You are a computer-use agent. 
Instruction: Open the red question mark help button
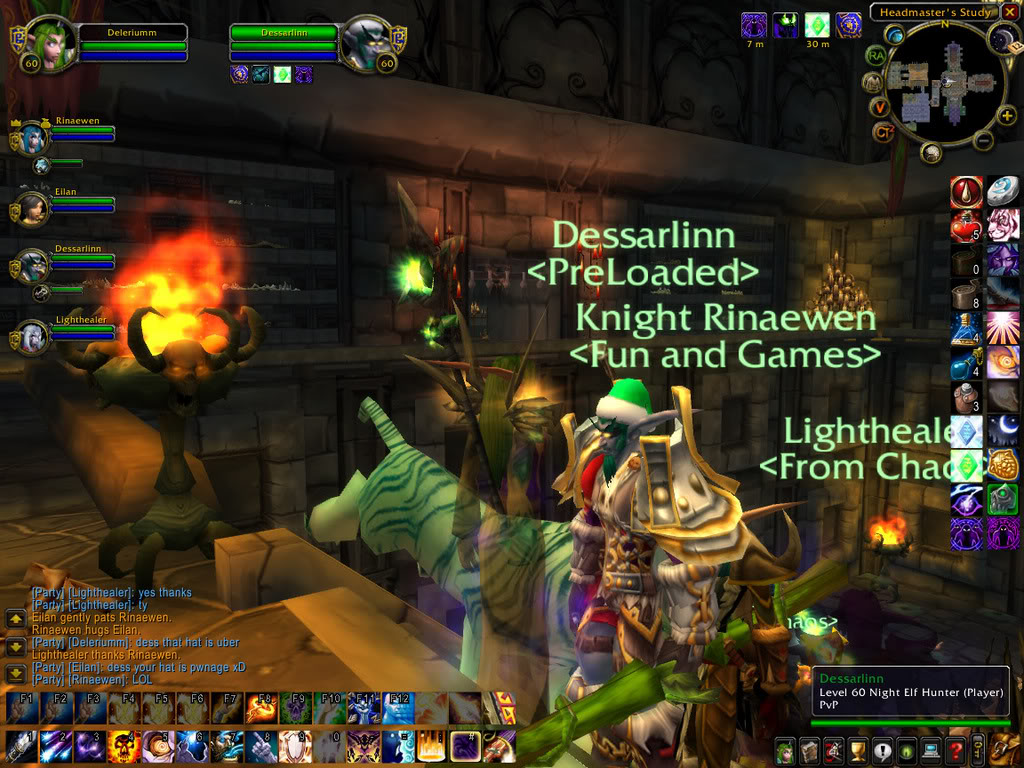pyautogui.click(x=955, y=750)
